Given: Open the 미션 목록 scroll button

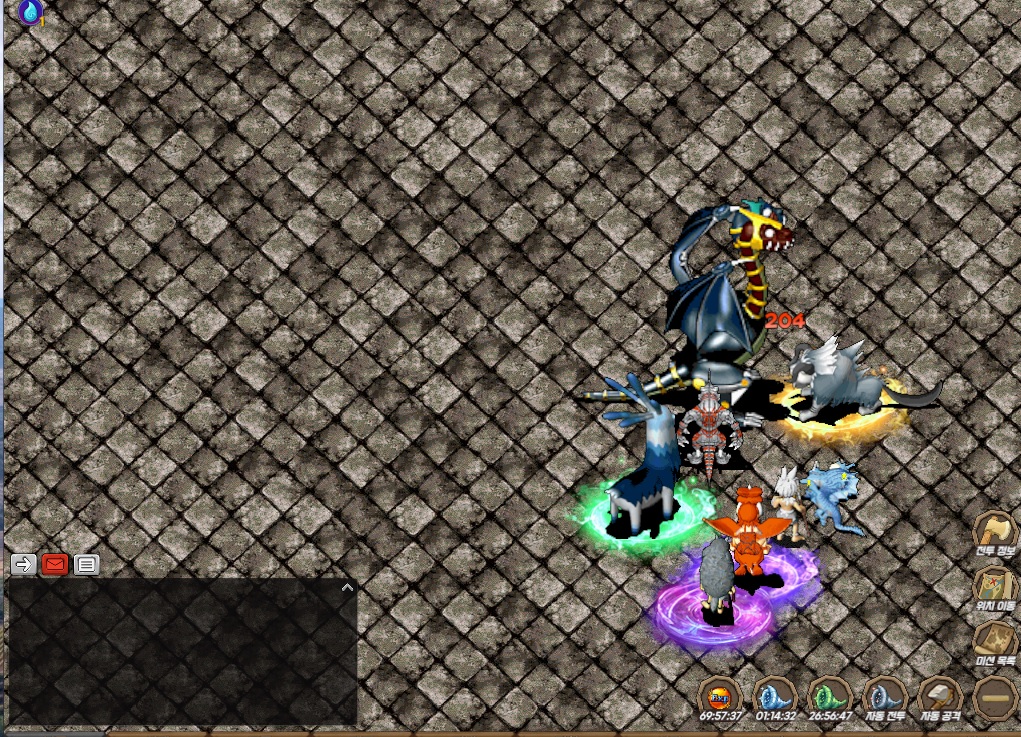Looking at the screenshot, I should click(x=995, y=640).
